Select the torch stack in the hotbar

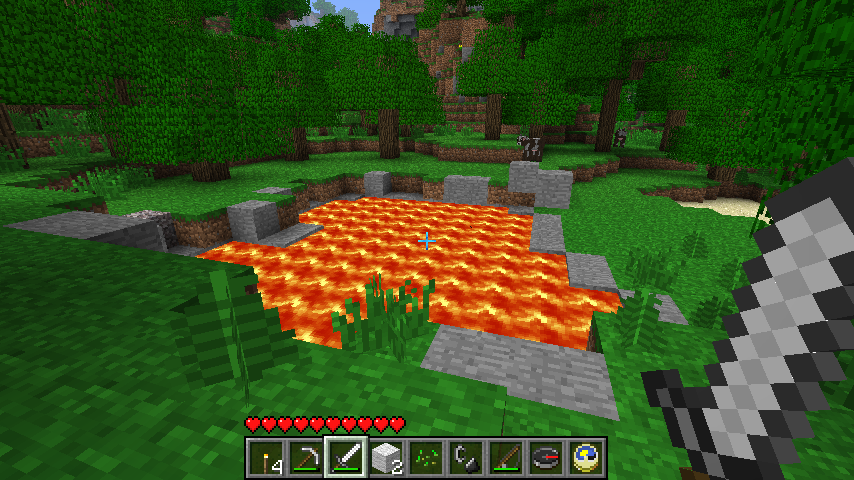265,457
